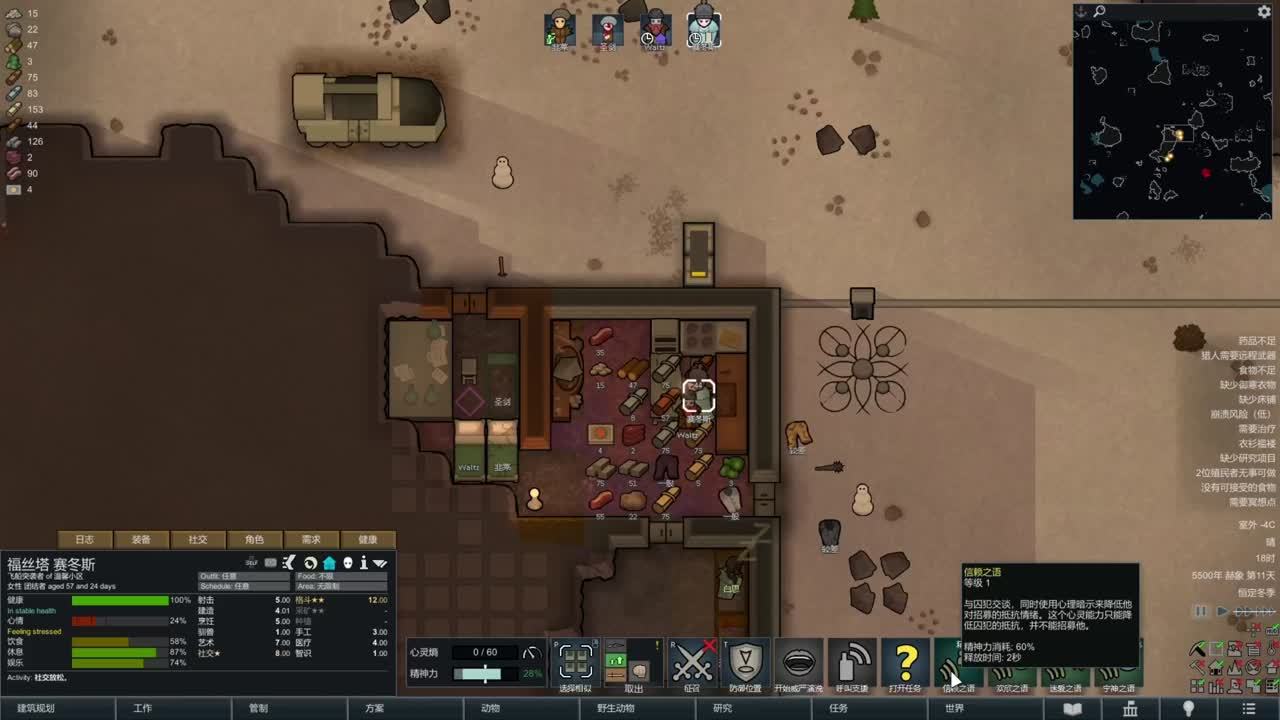Switch to the 装备 (gear) tab
Image resolution: width=1280 pixels, height=720 pixels.
coord(141,539)
